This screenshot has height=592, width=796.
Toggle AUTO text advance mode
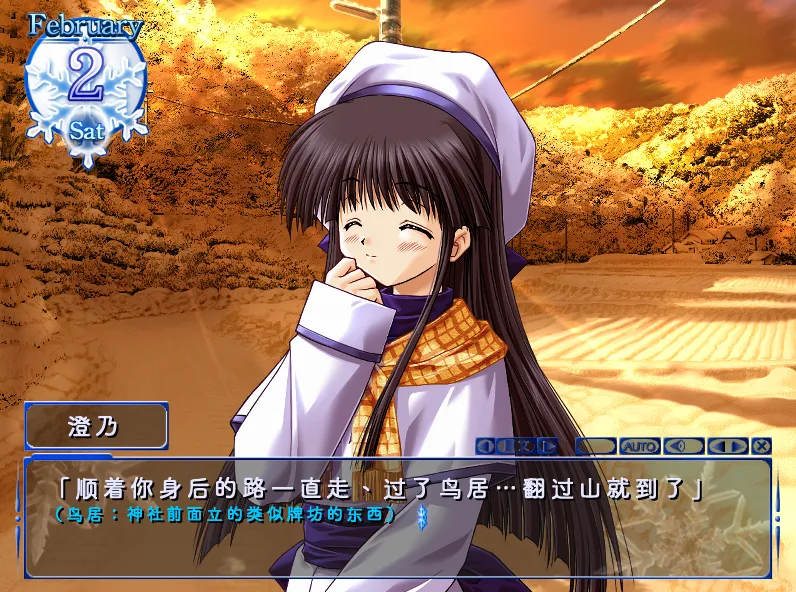[x=640, y=446]
